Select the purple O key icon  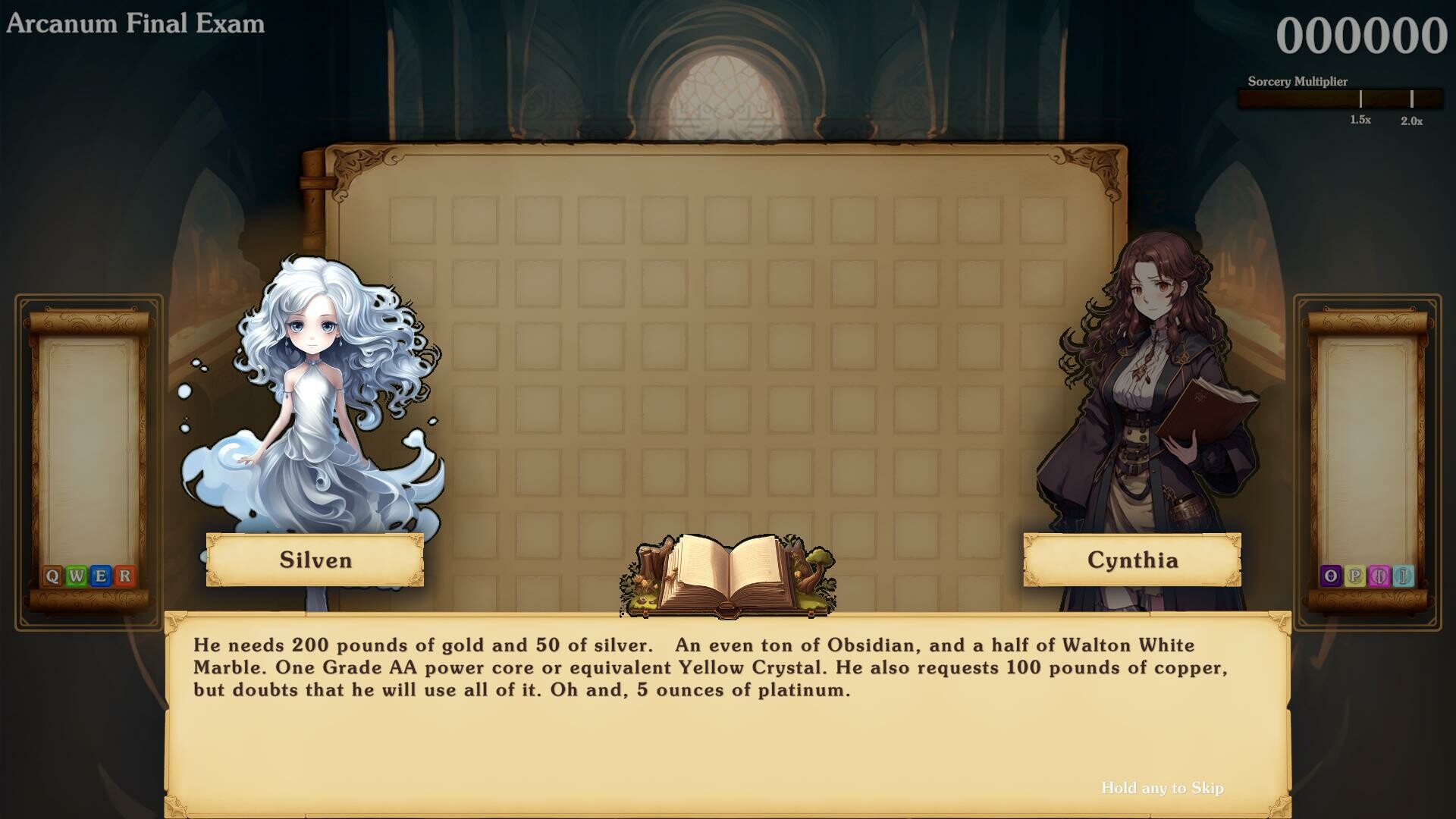click(x=1329, y=576)
